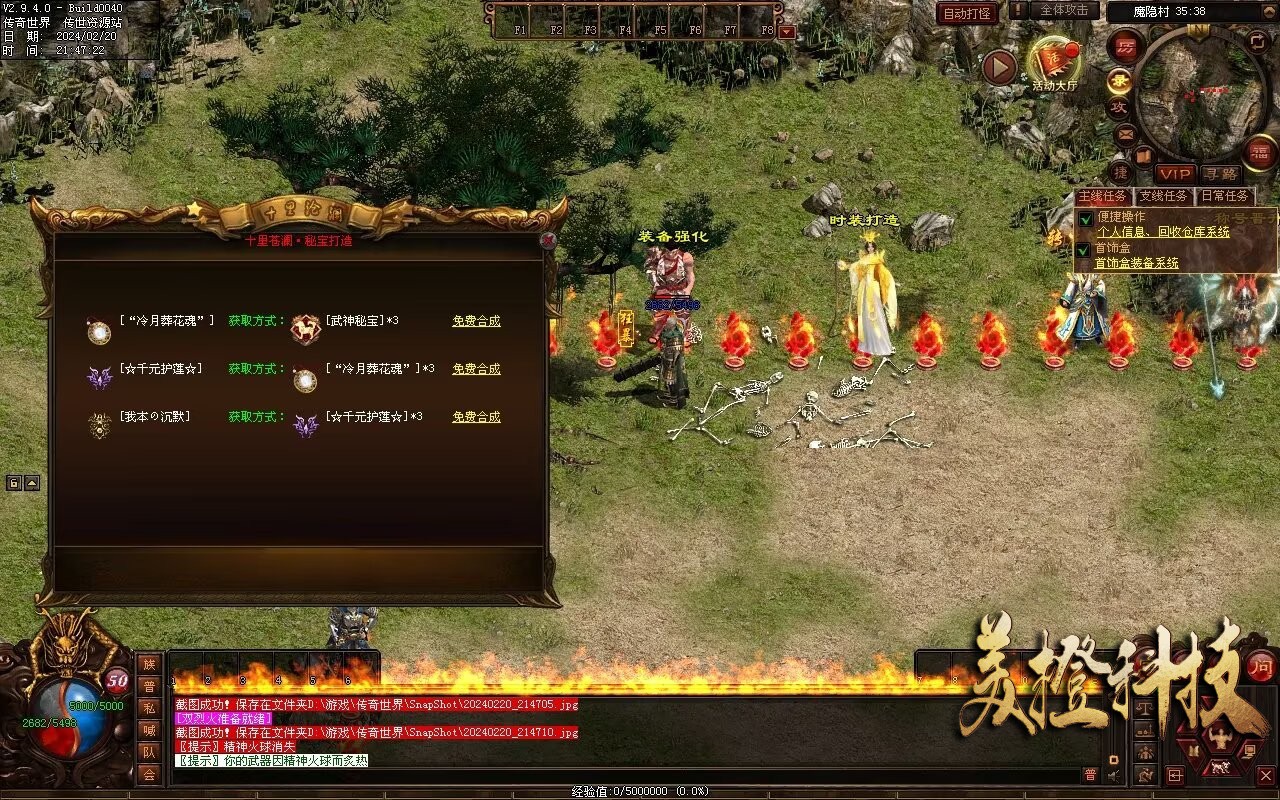Click the 福 welfare icon by minimap
The image size is (1280, 800).
pos(1261,152)
